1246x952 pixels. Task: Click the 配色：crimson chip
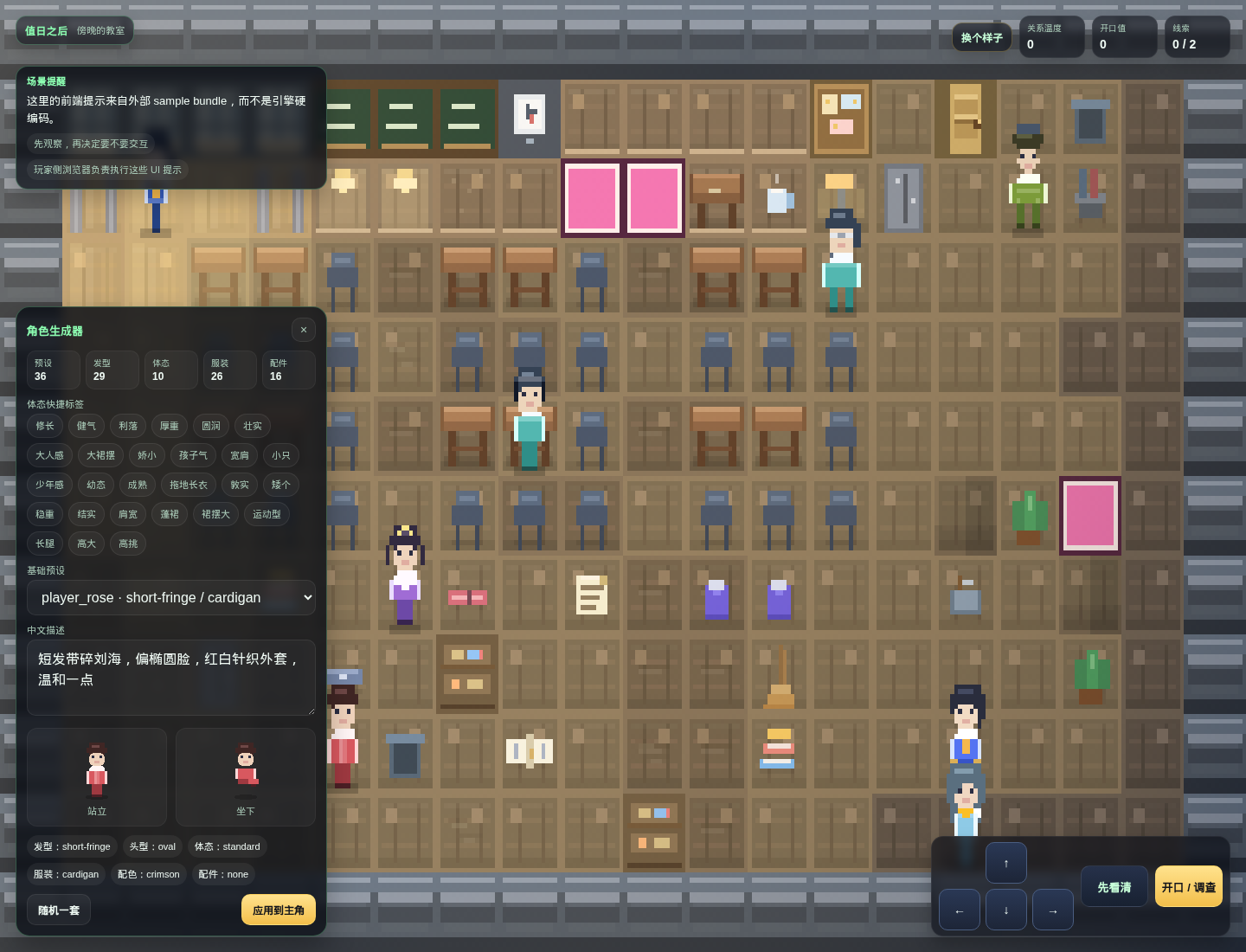click(x=148, y=874)
